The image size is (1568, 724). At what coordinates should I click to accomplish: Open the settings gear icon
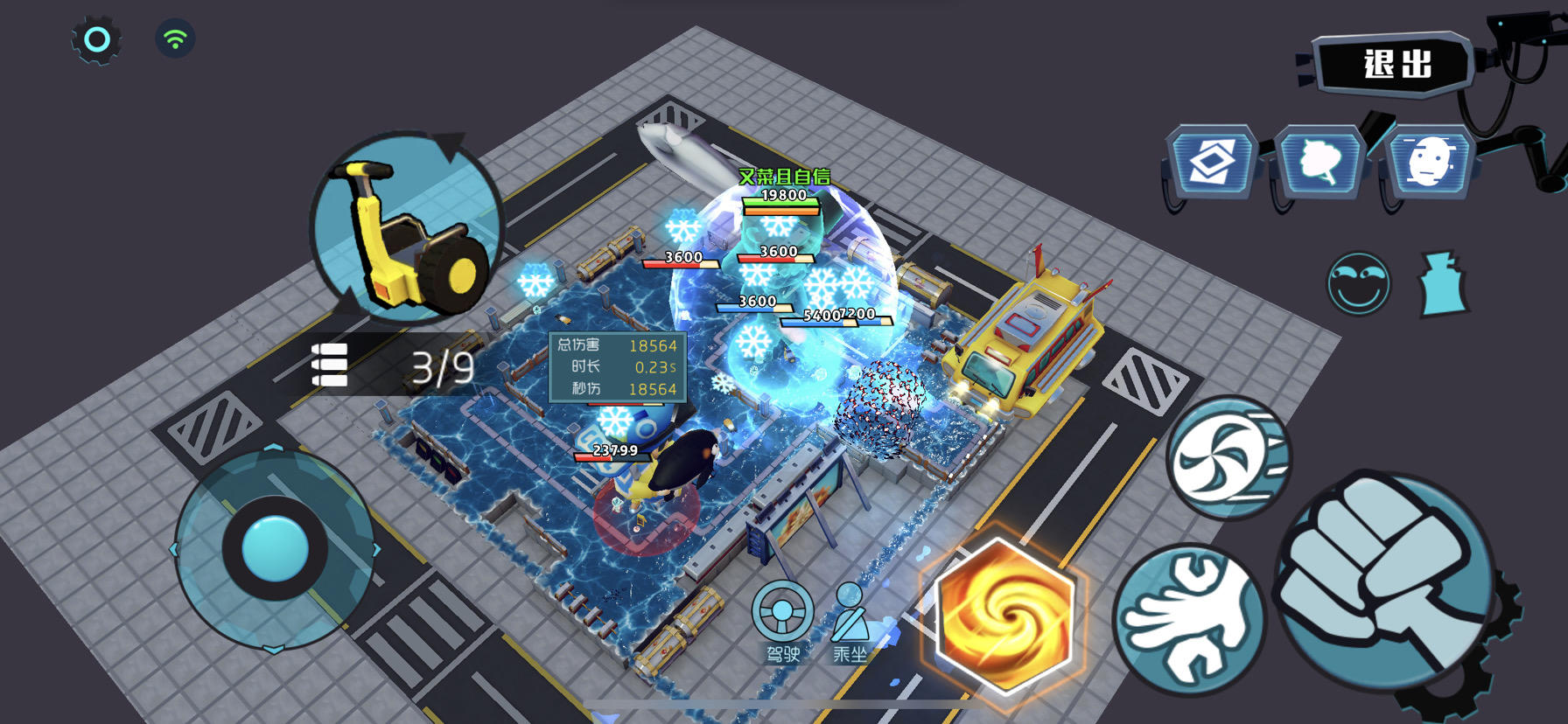96,37
